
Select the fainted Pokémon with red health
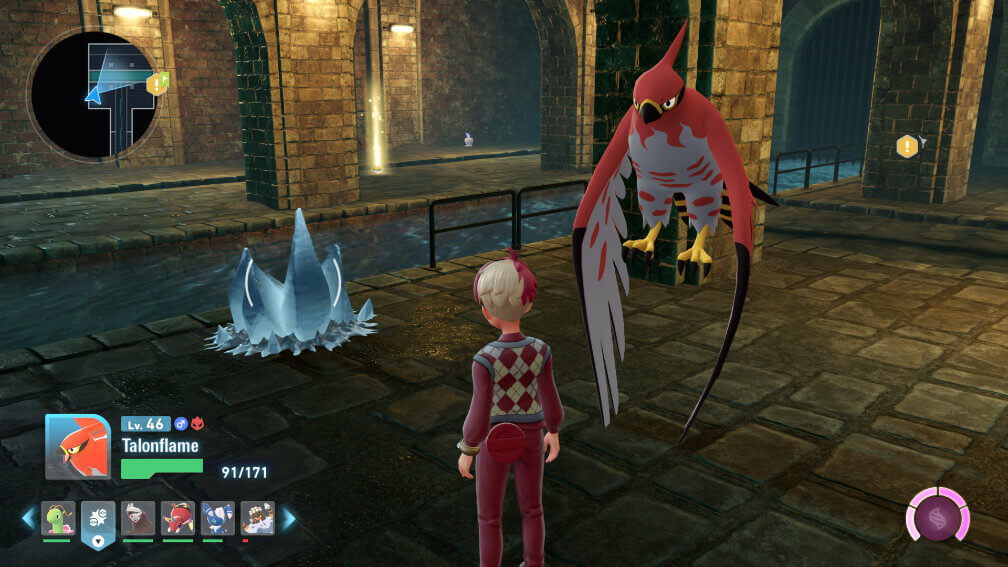point(258,518)
